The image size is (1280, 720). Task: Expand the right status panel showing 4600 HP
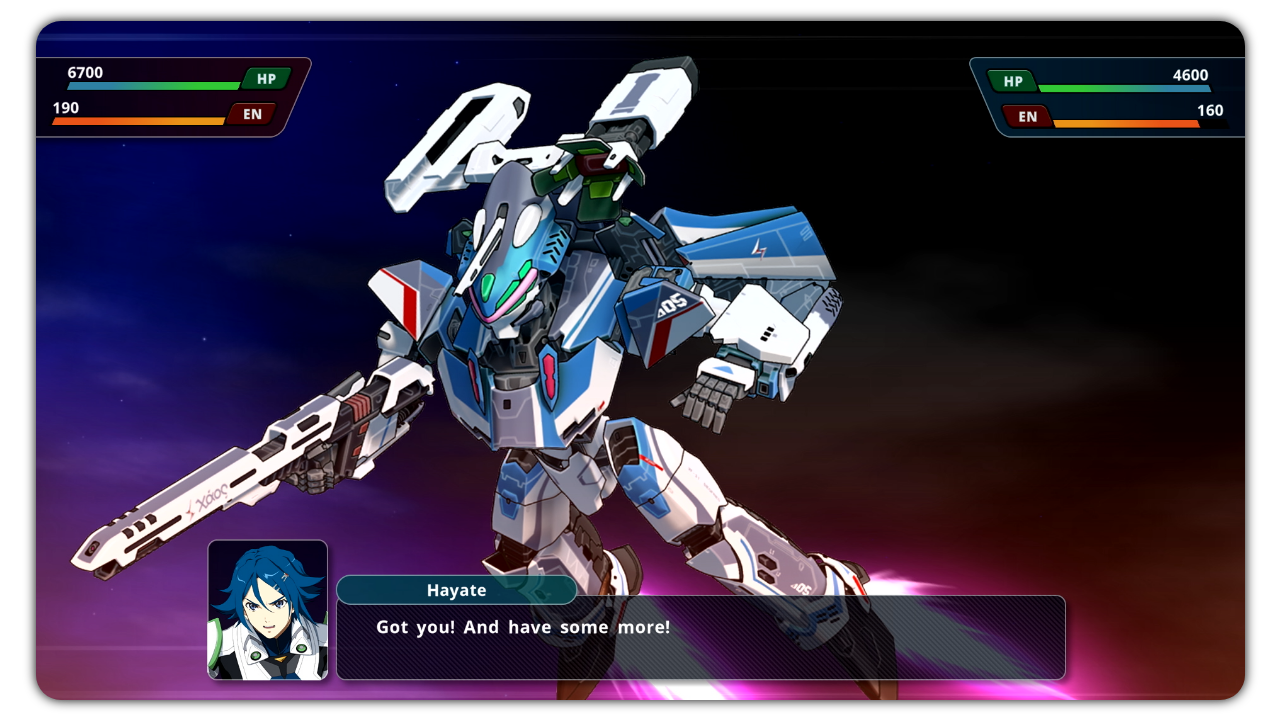tap(1110, 95)
